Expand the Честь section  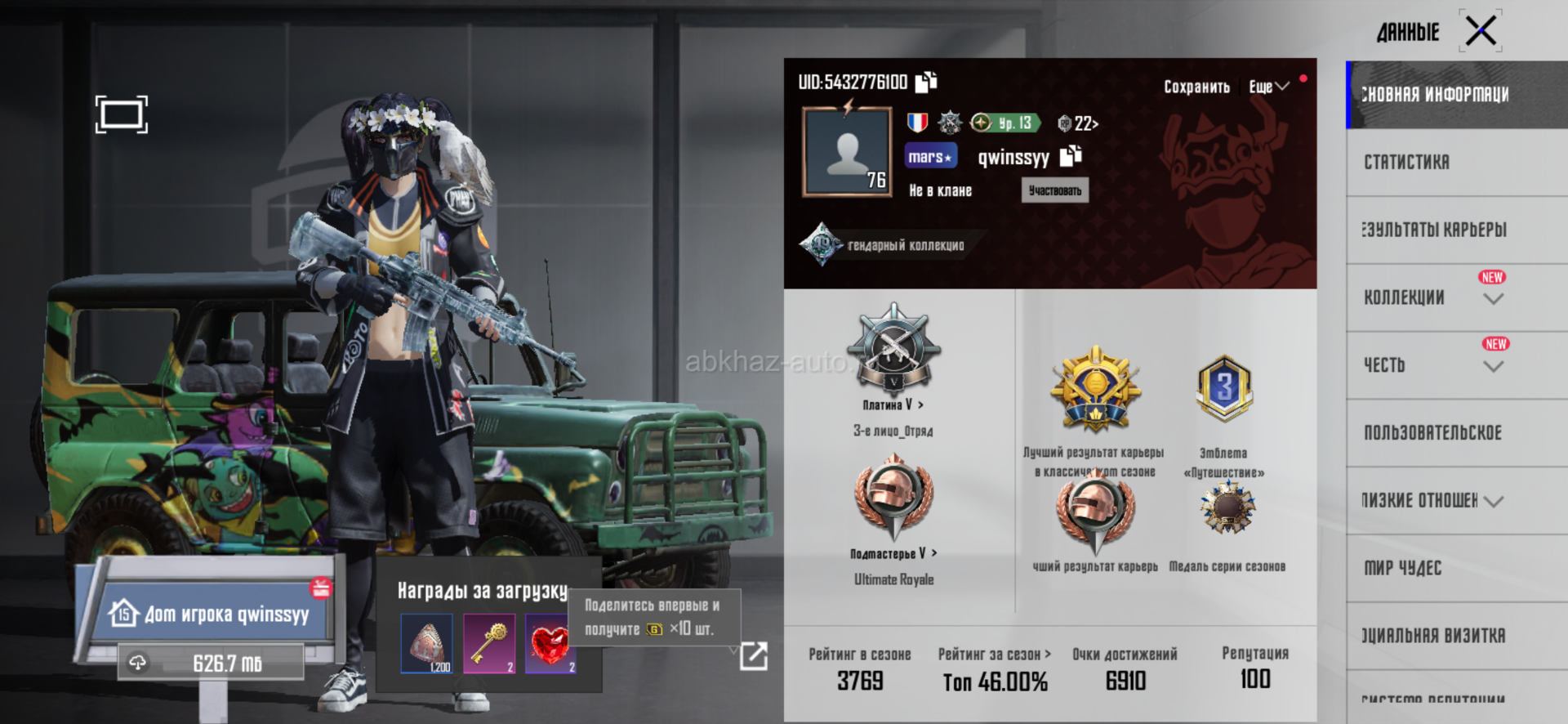pyautogui.click(x=1493, y=367)
